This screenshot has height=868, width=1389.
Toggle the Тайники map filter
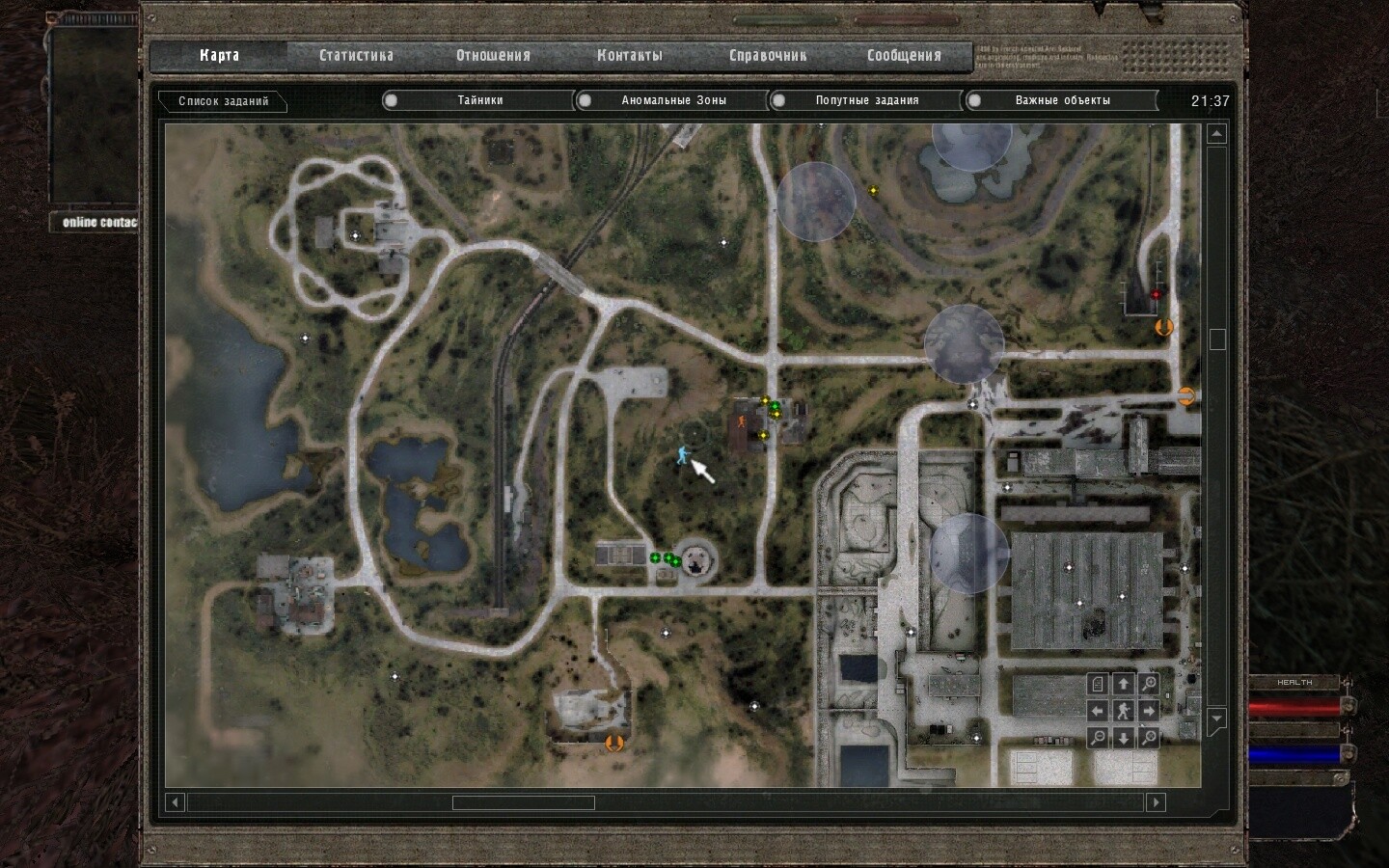479,100
